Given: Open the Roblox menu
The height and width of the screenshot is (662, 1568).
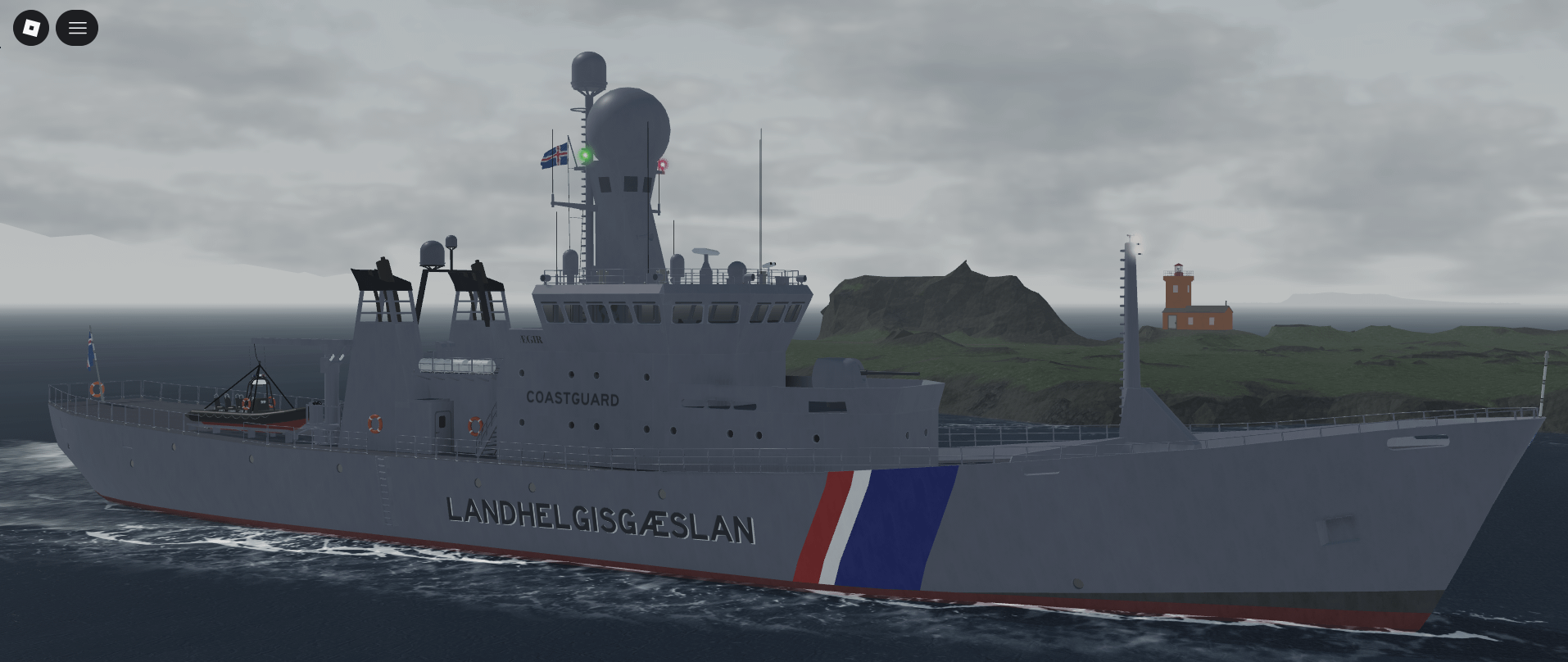Looking at the screenshot, I should click(x=31, y=28).
